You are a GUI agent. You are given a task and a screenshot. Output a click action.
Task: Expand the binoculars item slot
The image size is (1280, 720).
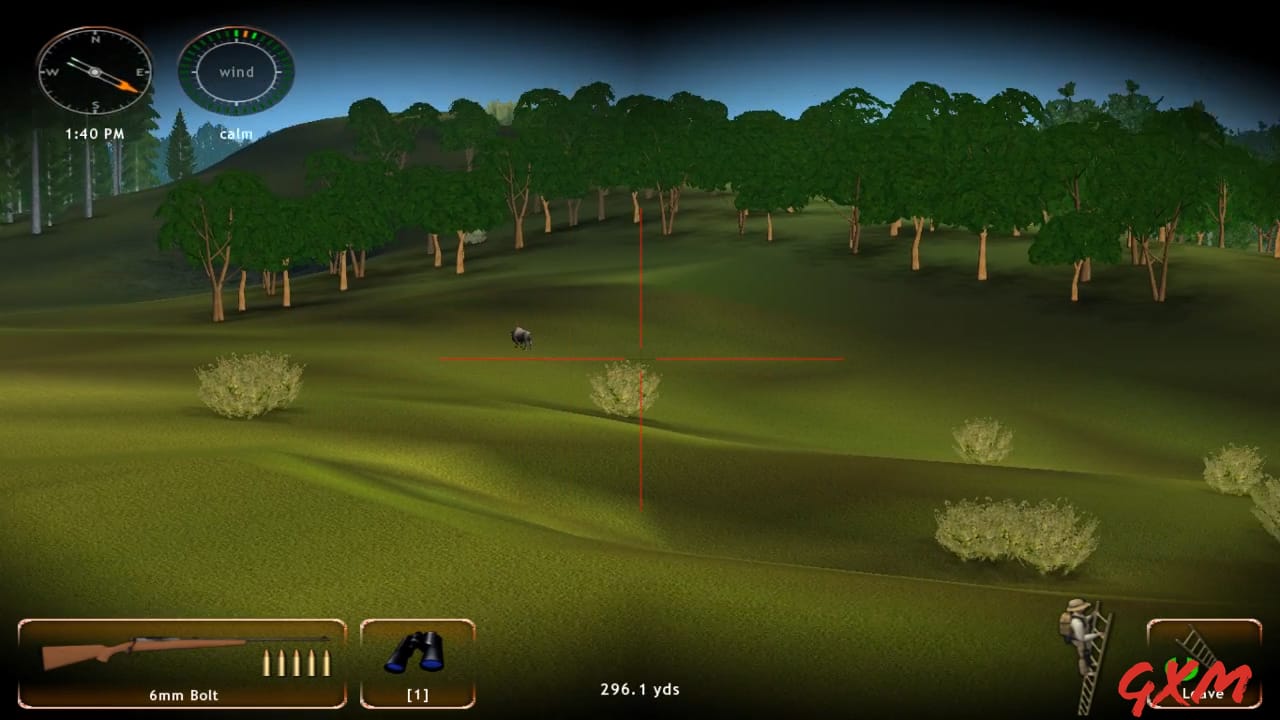click(x=418, y=660)
